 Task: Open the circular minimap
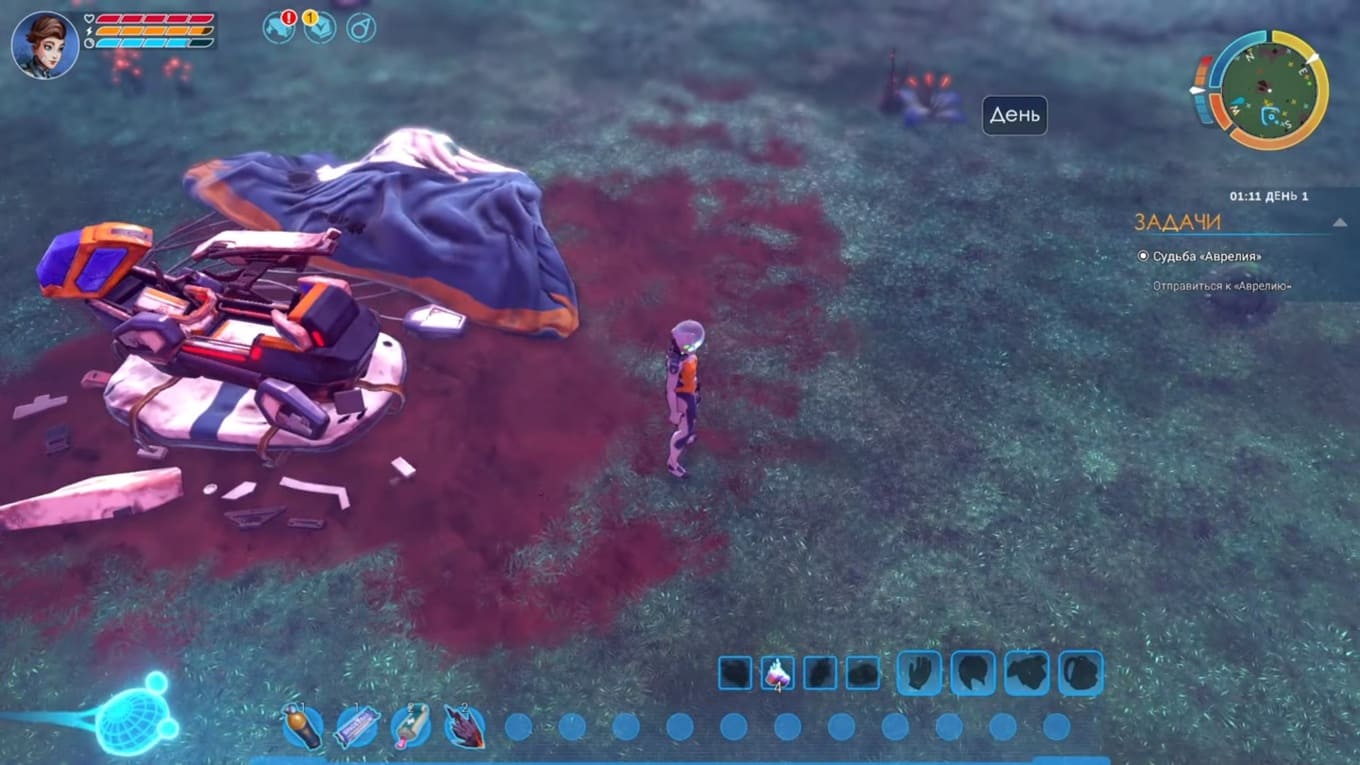pos(1261,89)
